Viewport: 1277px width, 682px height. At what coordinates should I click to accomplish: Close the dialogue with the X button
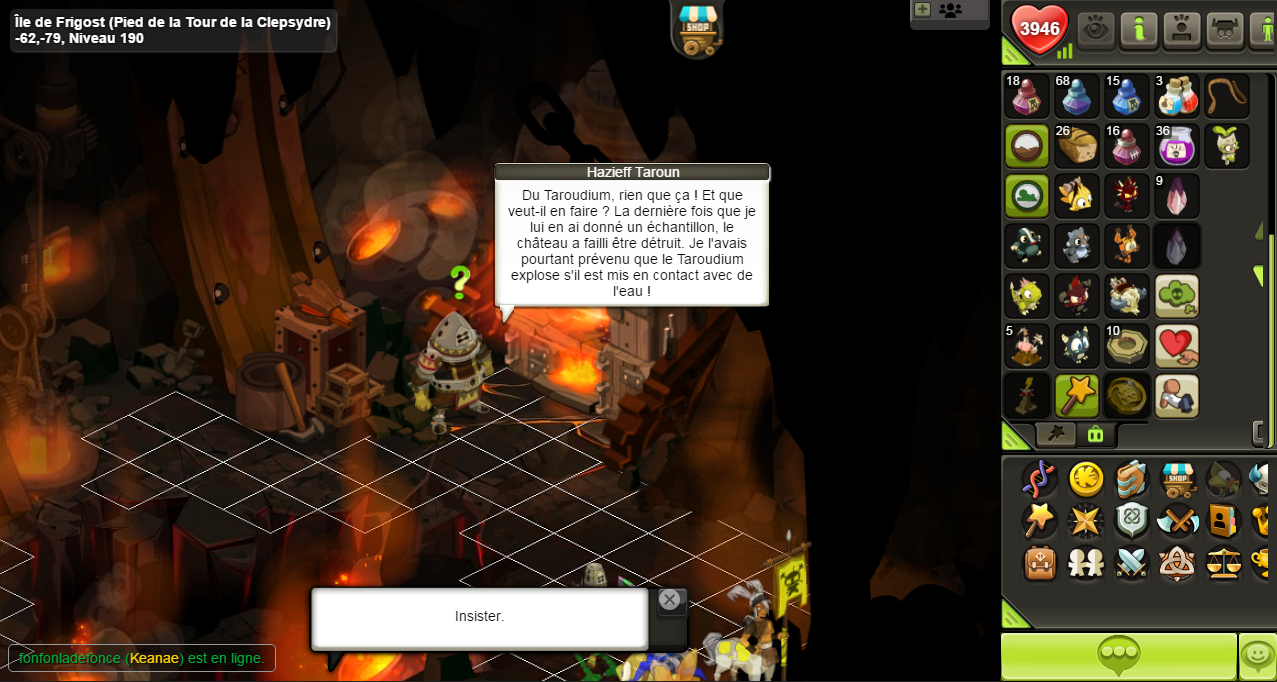tap(670, 600)
